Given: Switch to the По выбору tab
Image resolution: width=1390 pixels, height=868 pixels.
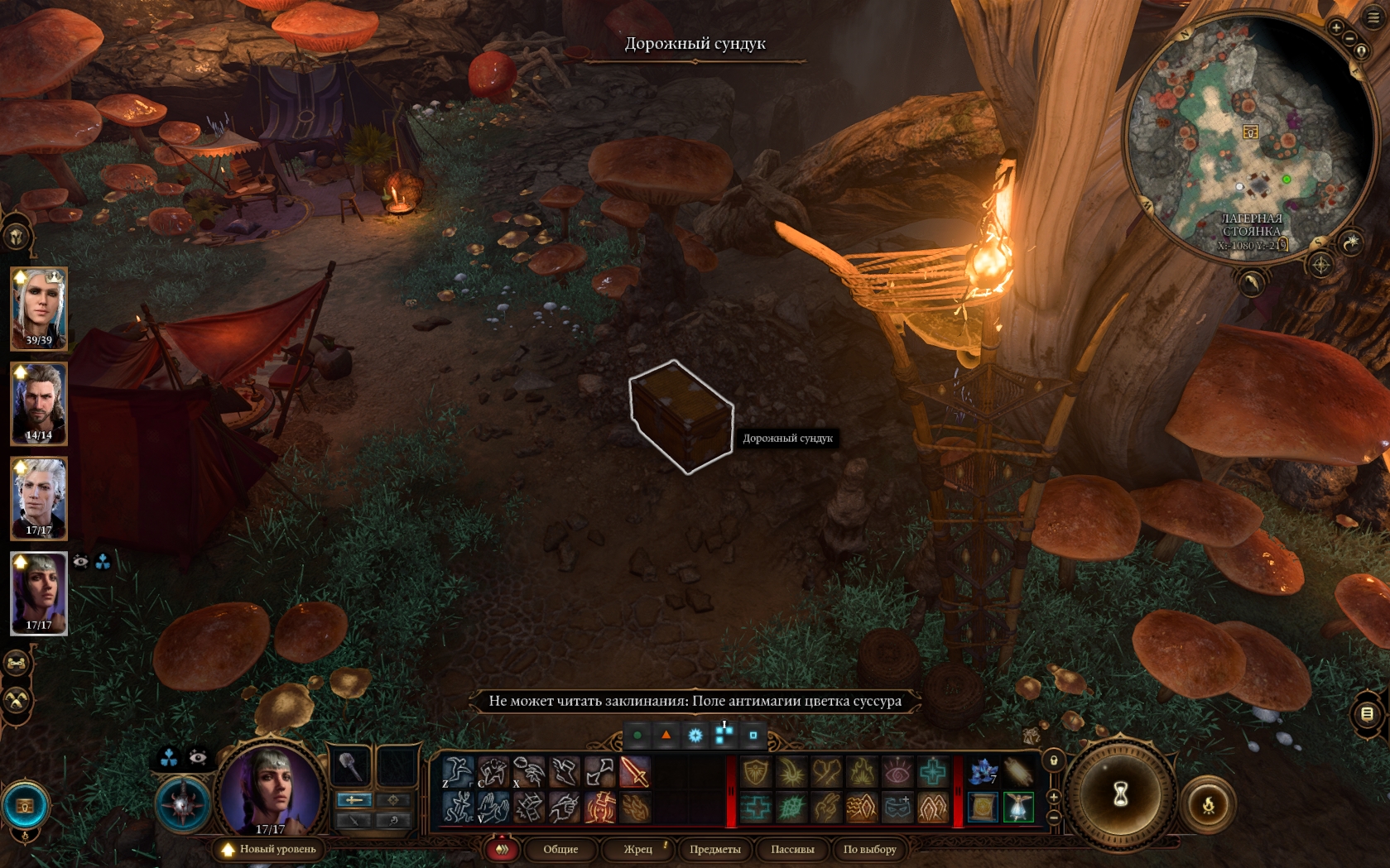Looking at the screenshot, I should coord(869,849).
